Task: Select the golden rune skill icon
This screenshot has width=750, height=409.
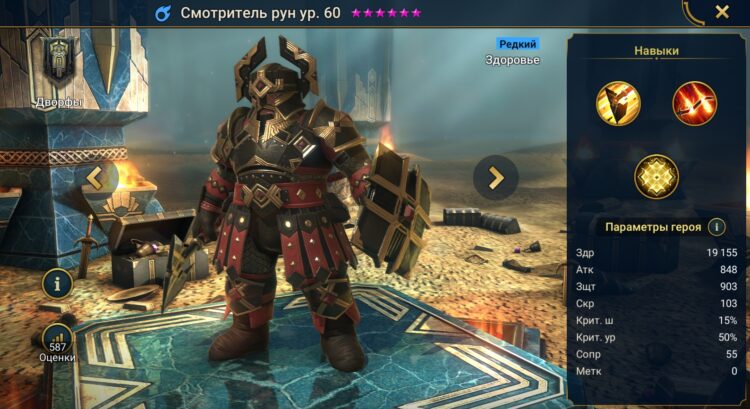Action: pos(656,177)
